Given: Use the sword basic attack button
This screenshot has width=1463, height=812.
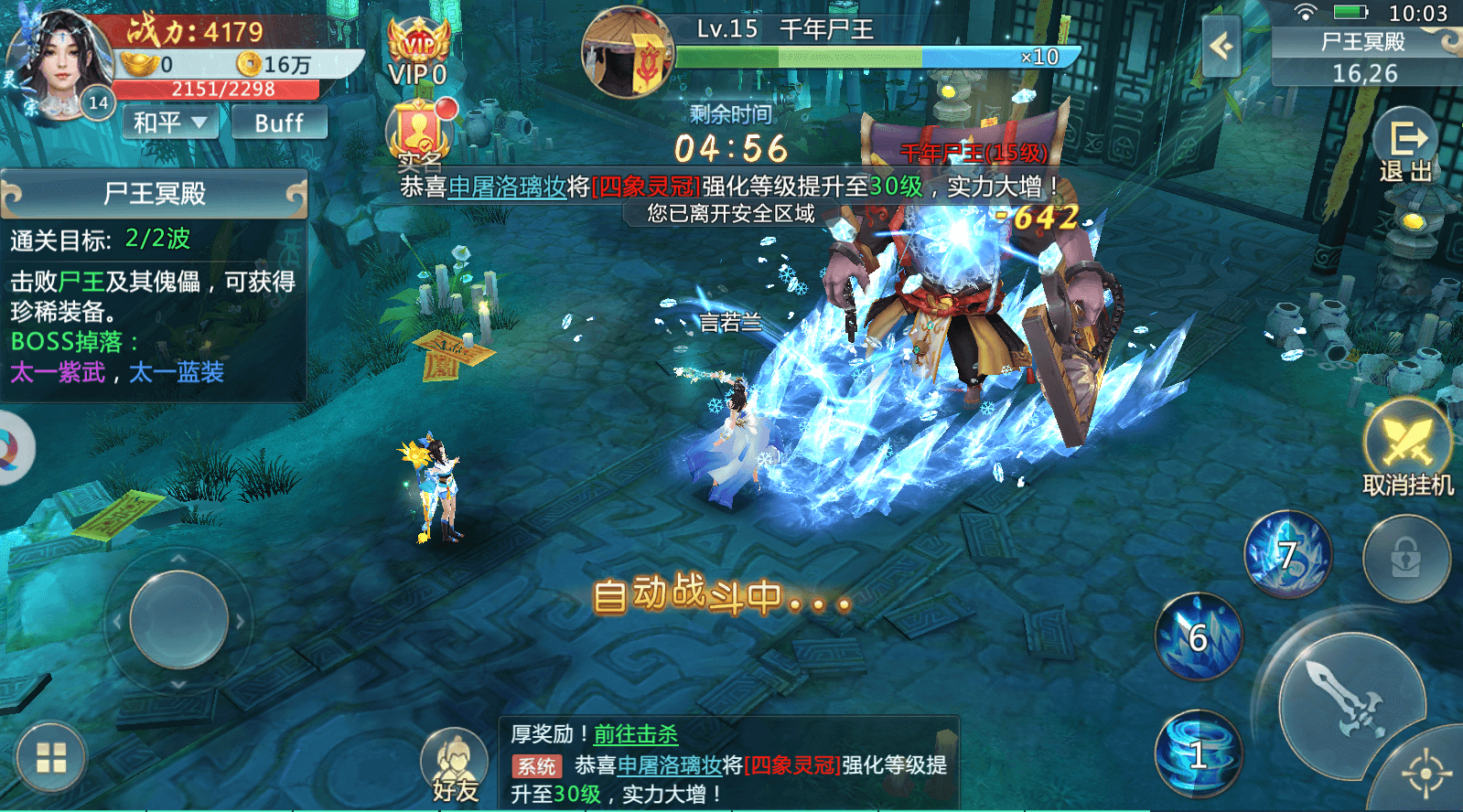Looking at the screenshot, I should click(1350, 701).
